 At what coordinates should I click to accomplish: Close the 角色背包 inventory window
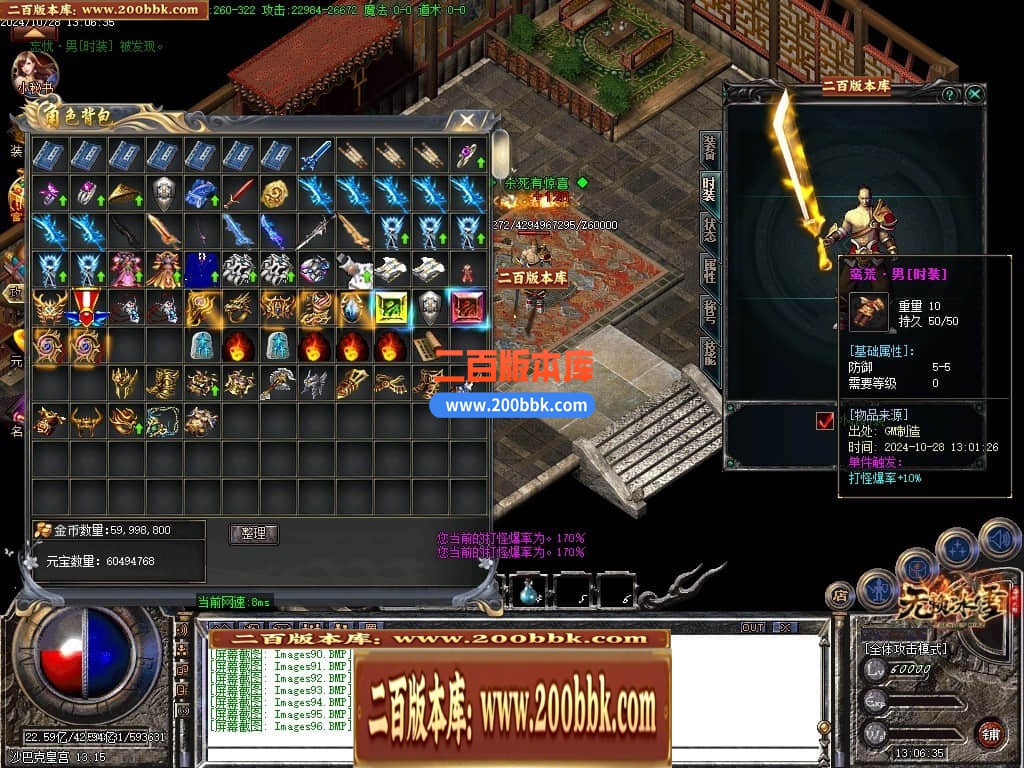(x=467, y=121)
